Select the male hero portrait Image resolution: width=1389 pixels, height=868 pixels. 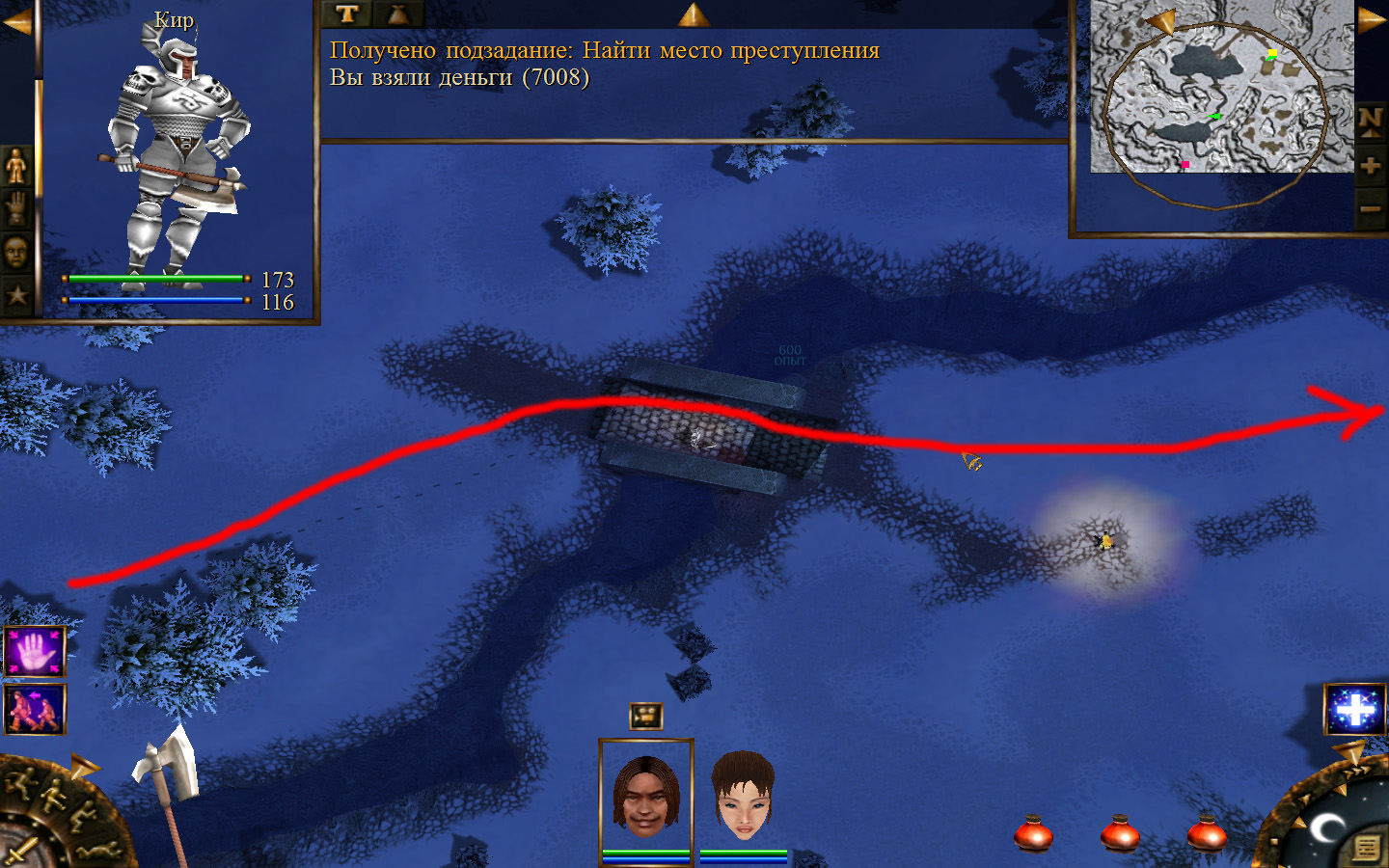coord(645,798)
